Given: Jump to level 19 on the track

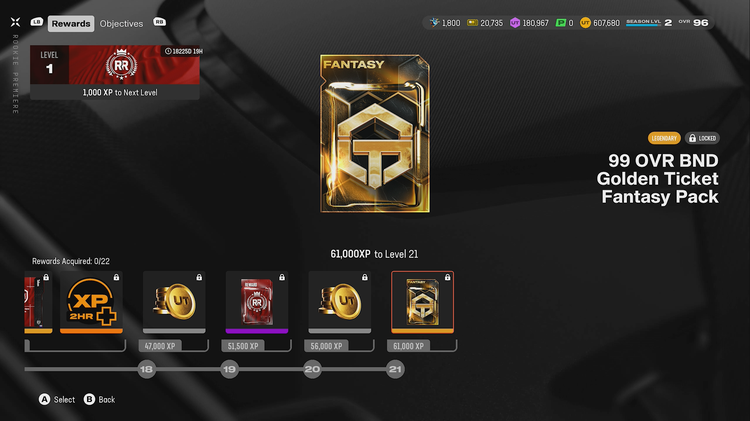Looking at the screenshot, I should 229,369.
